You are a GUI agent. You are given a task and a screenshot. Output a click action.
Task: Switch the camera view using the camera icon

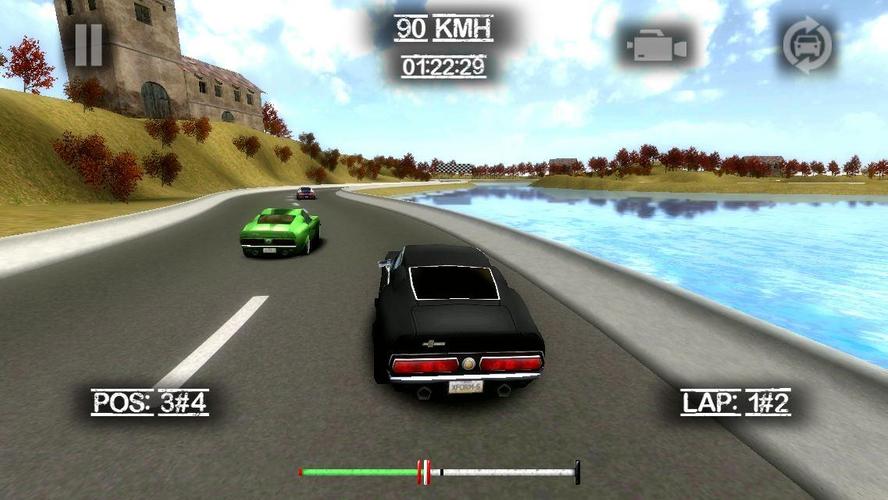coord(656,47)
